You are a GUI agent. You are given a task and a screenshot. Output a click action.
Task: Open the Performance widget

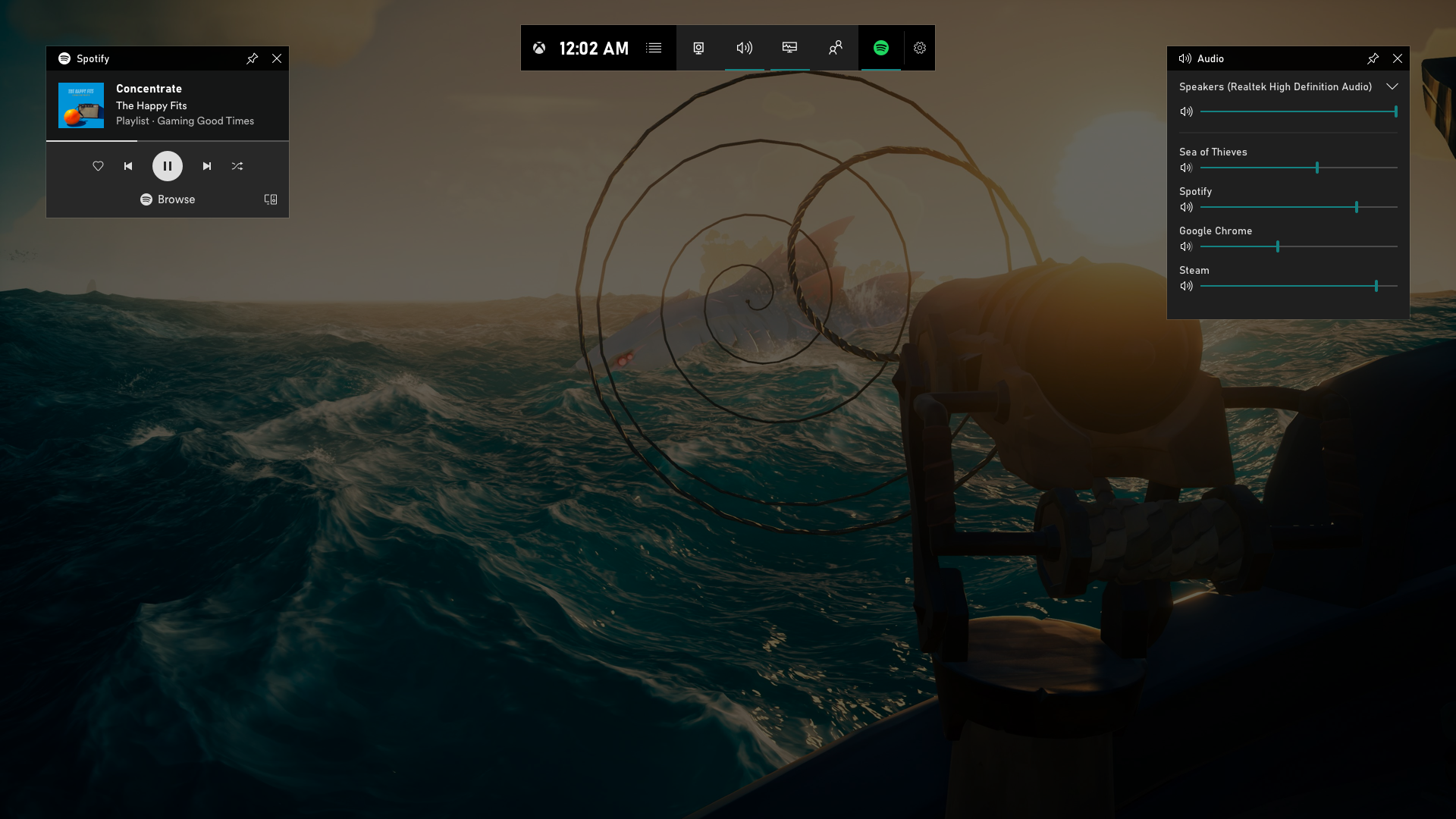coord(790,48)
